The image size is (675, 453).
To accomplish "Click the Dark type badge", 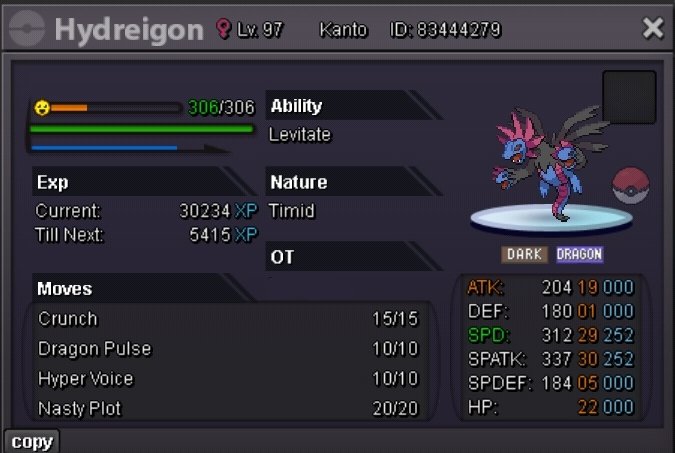I will click(524, 254).
